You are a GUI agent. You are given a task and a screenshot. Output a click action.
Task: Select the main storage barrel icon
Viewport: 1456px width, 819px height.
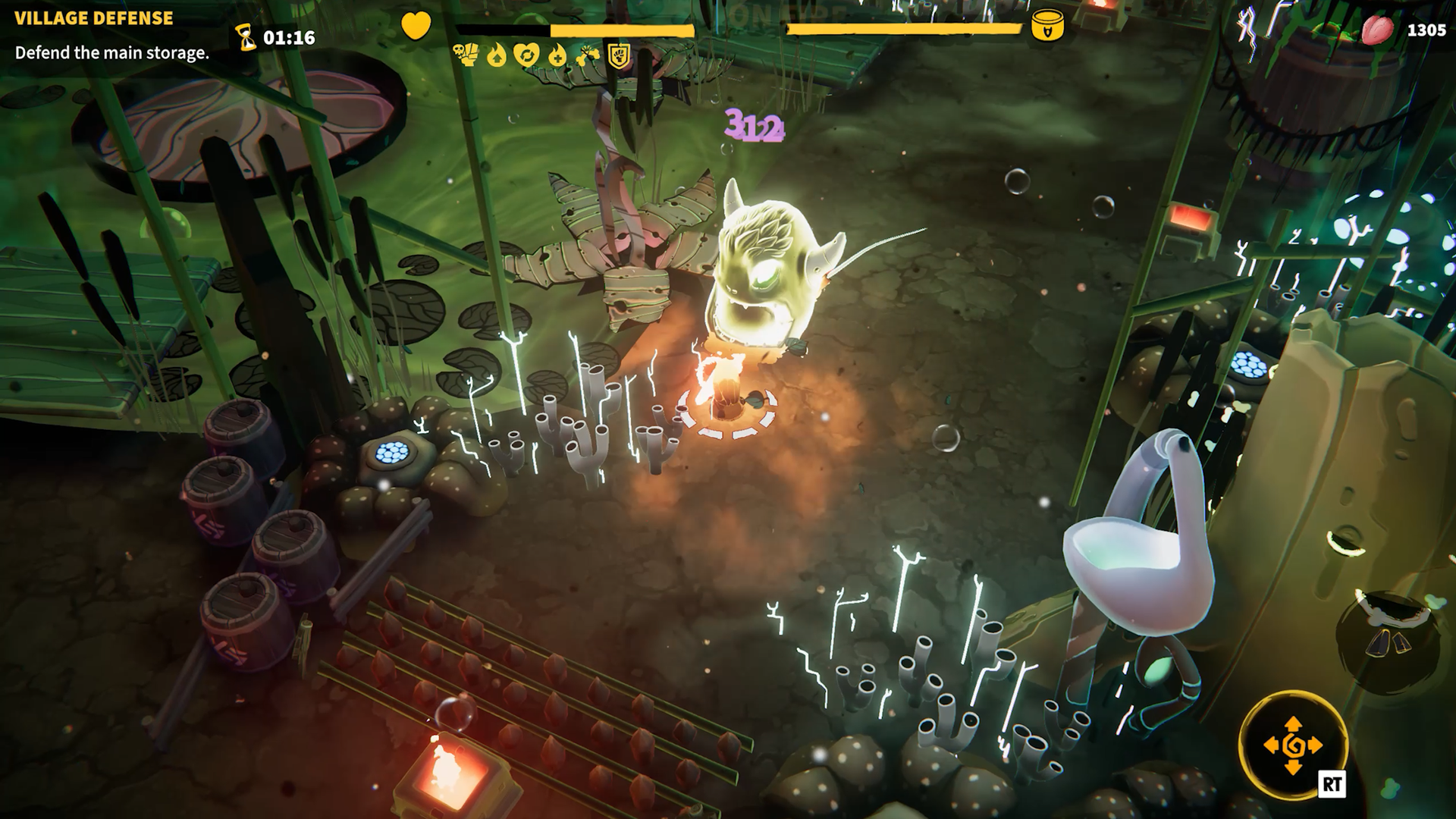tap(1047, 27)
